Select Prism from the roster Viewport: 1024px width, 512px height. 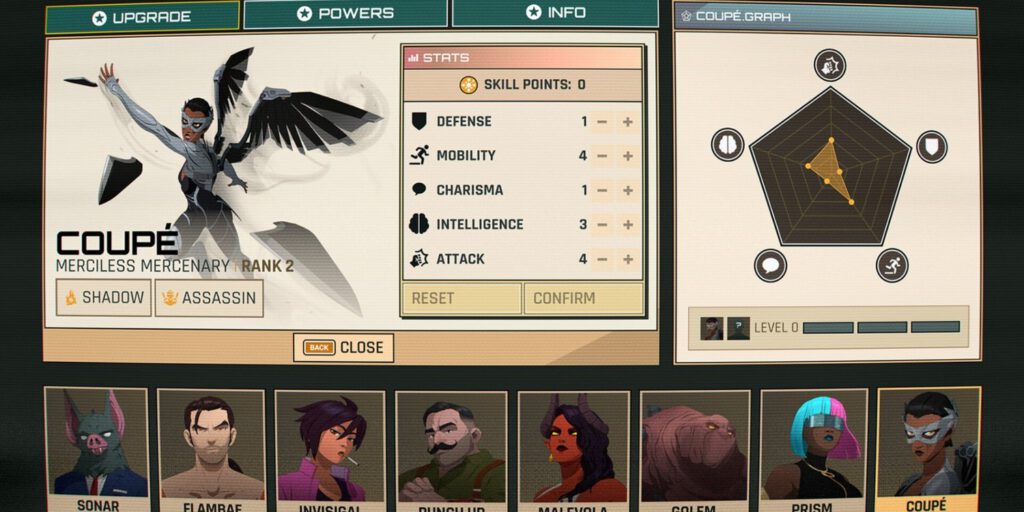coord(810,445)
